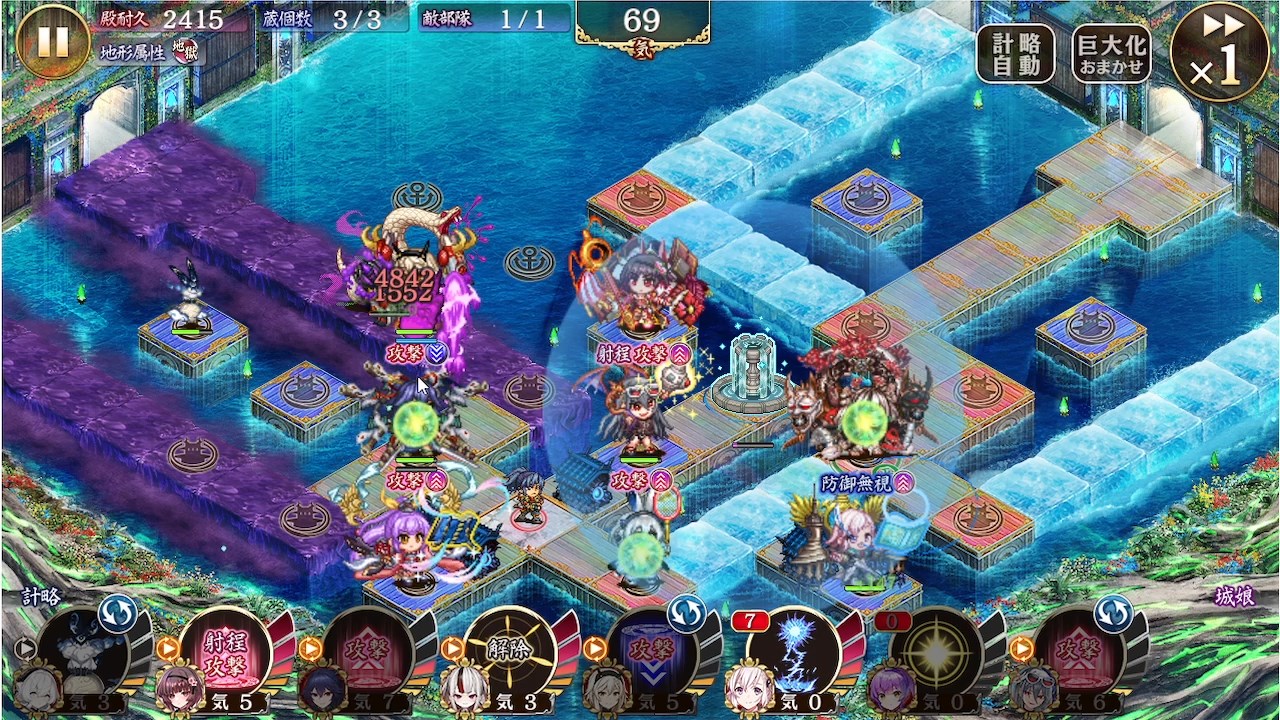Change the ×1 battle speed
Viewport: 1280px width, 720px height.
pyautogui.click(x=1219, y=52)
